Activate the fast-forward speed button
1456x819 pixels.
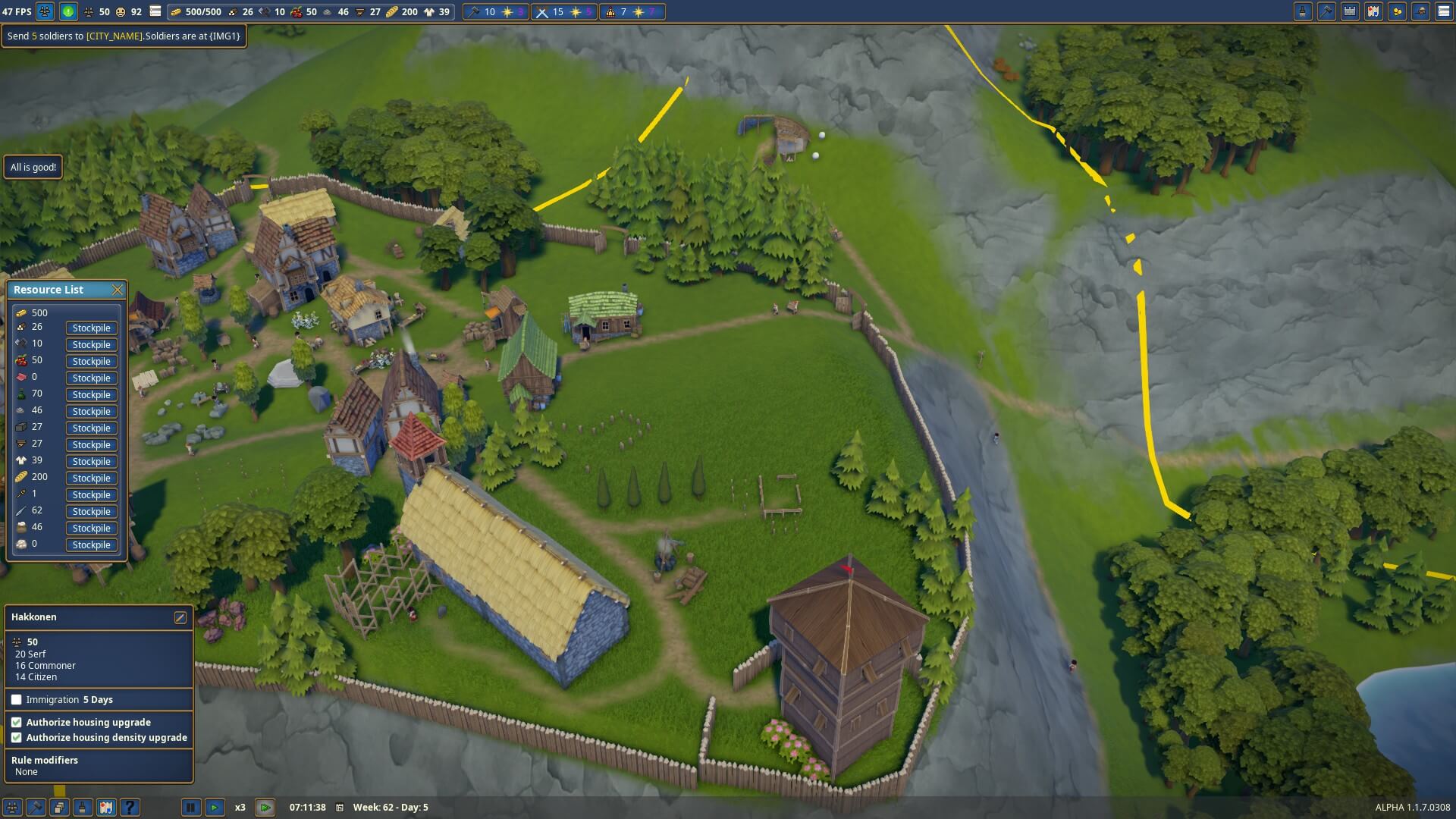coord(265,808)
